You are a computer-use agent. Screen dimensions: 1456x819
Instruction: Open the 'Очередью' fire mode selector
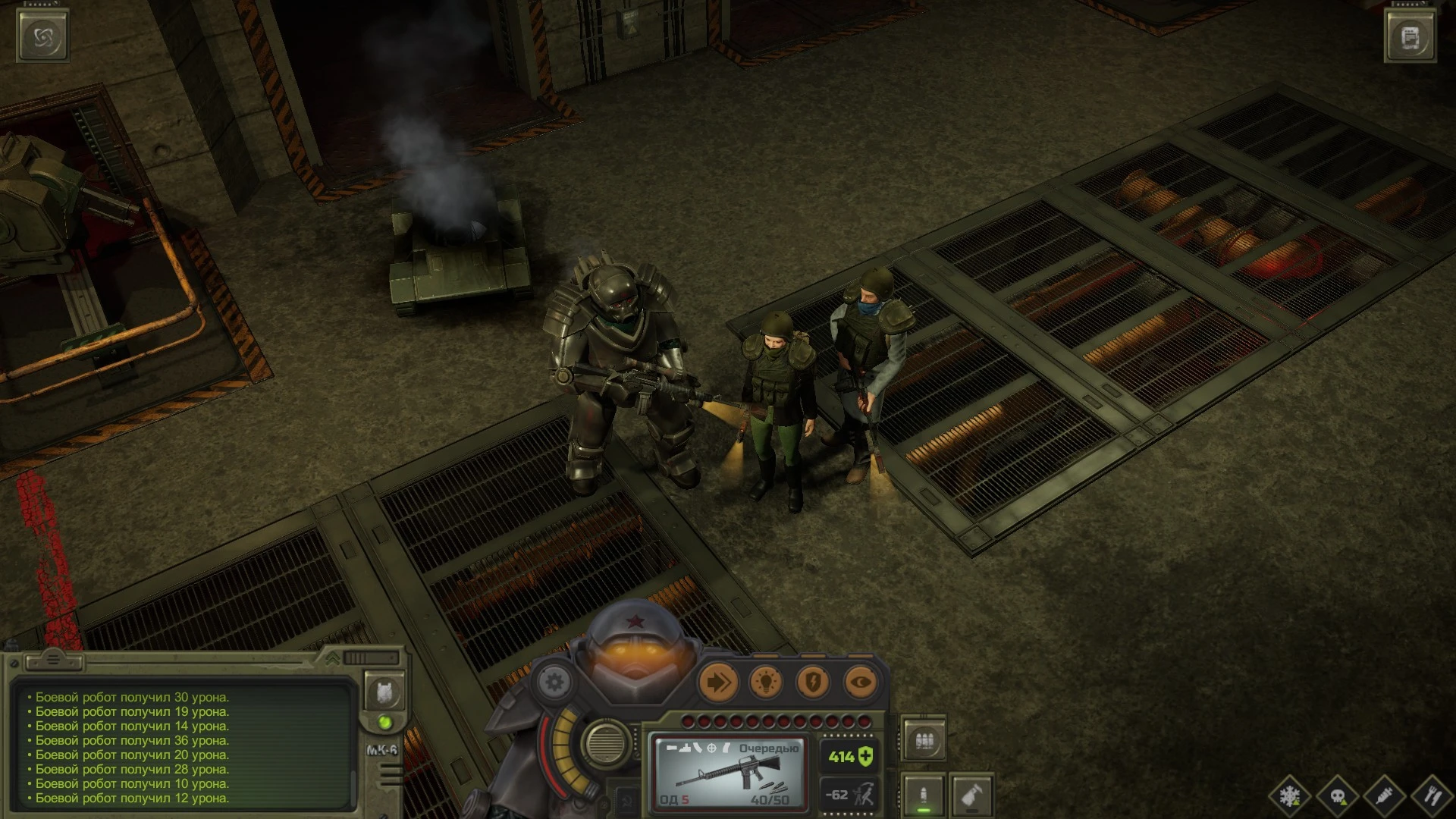click(768, 746)
